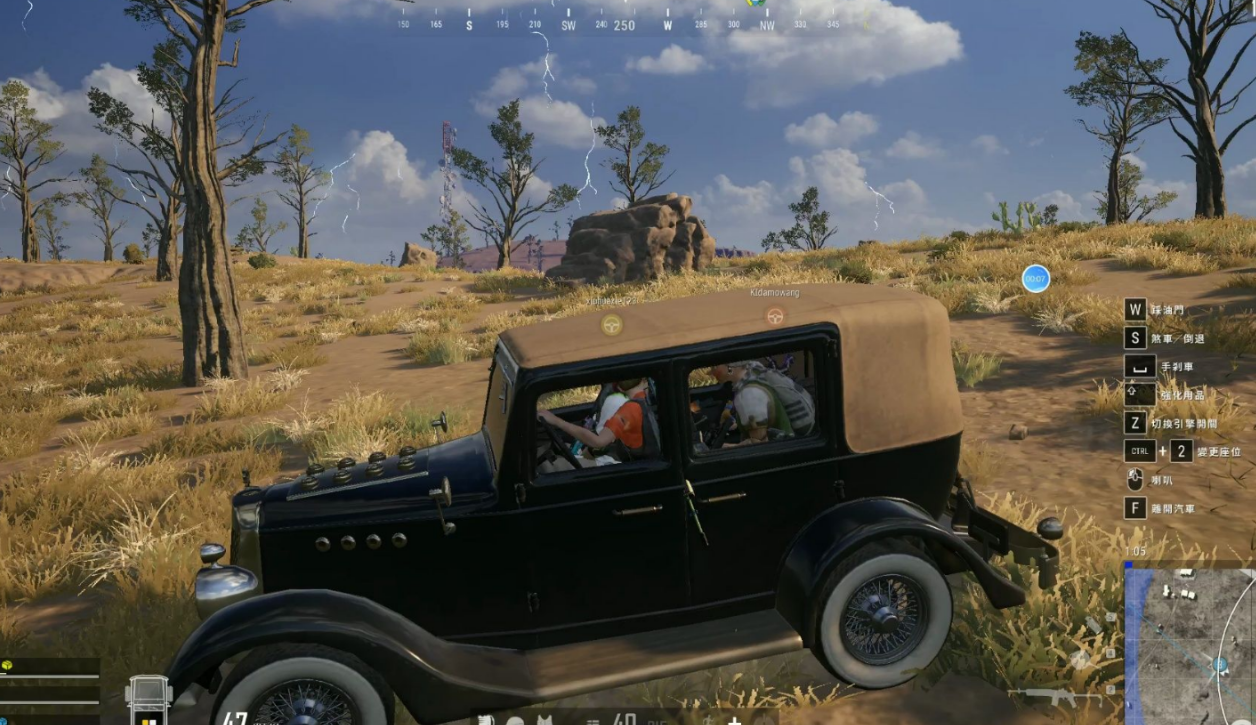Viewport: 1256px width, 725px height.
Task: Click the numbered teammate marker on minimap
Action: coord(1219,664)
